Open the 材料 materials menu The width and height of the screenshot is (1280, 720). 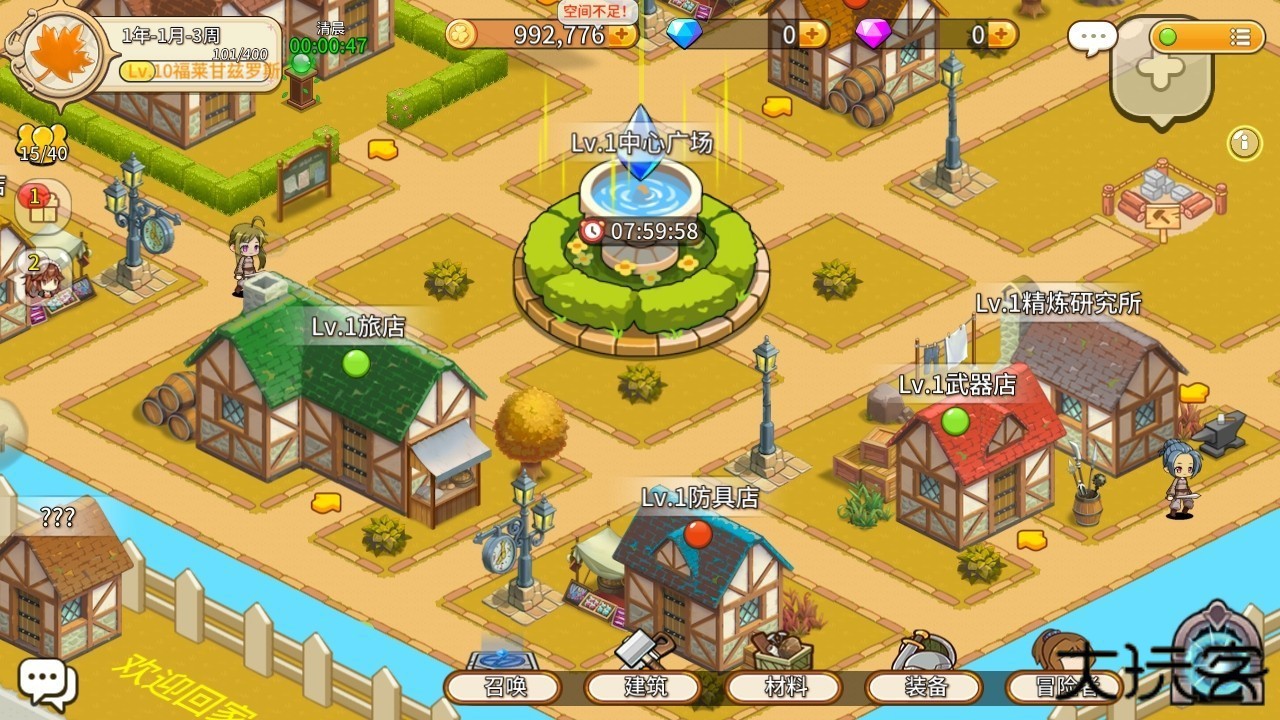coord(785,687)
